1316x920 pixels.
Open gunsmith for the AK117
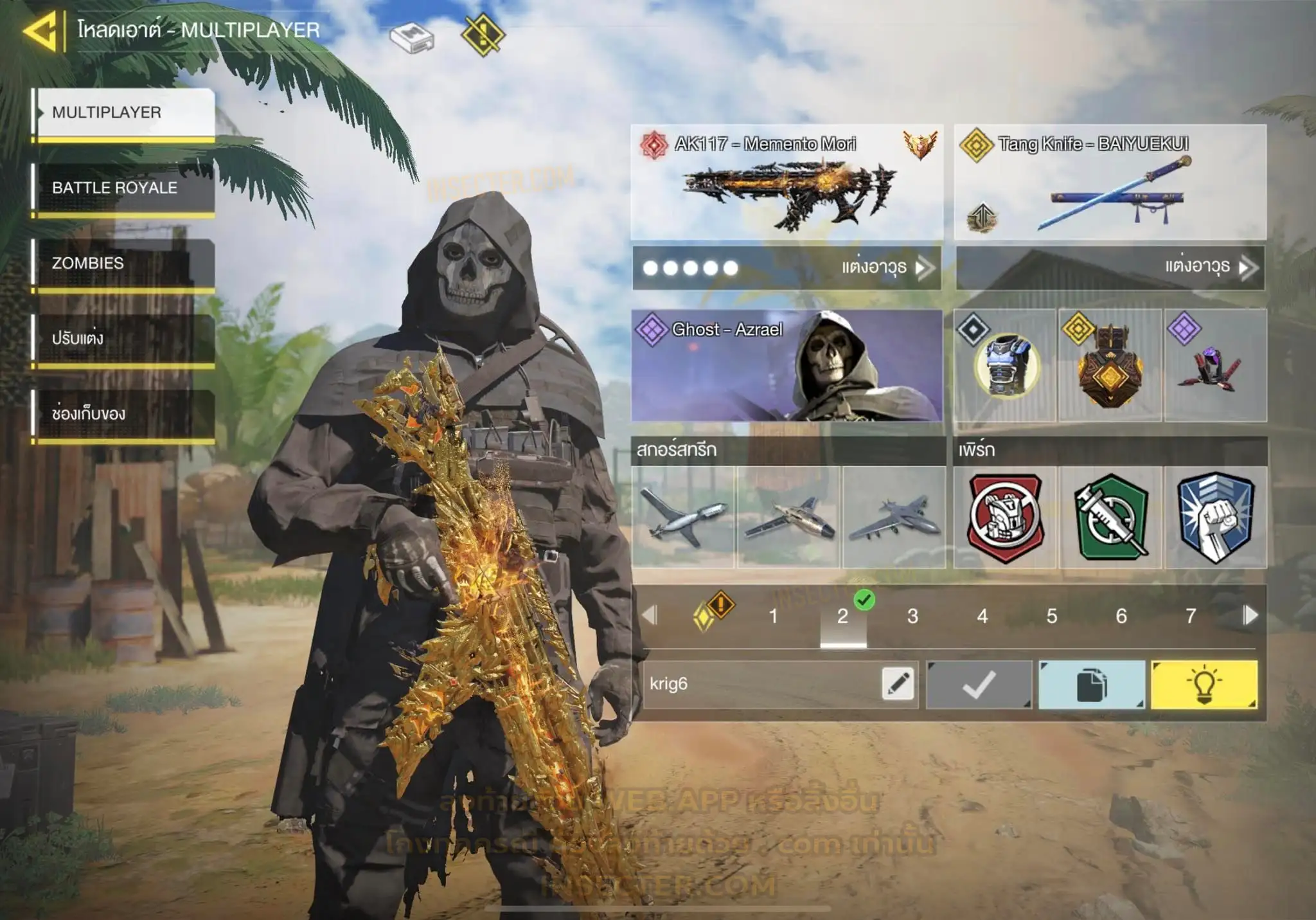(x=787, y=267)
